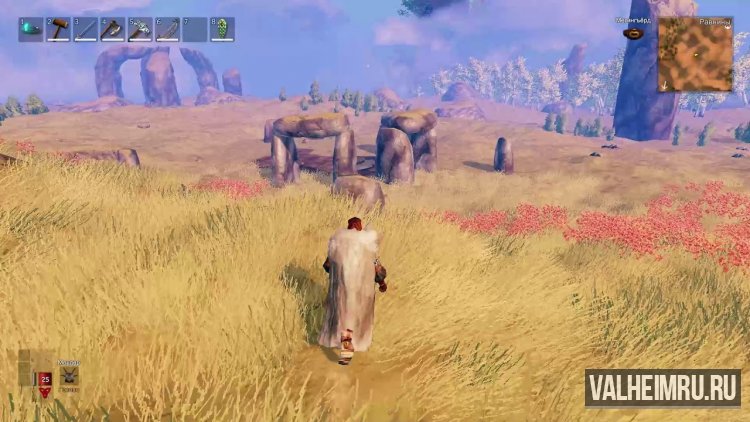Select the teal item in hotbar slot 1
Viewport: 750px width, 422px height.
pos(31,29)
